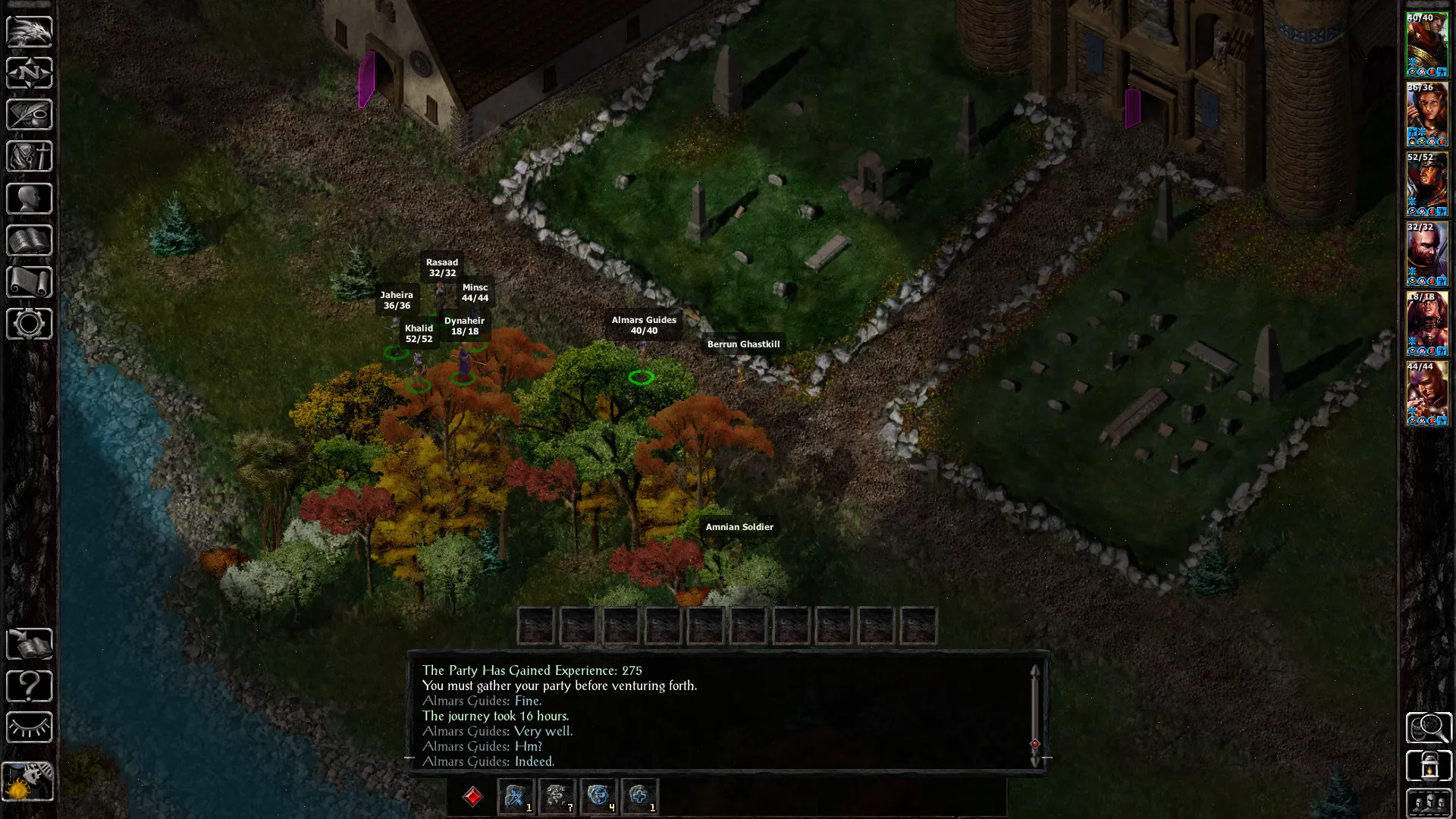Choose Dynaheir's portrait showing 18/18
Image resolution: width=1456 pixels, height=819 pixels.
[x=1427, y=324]
